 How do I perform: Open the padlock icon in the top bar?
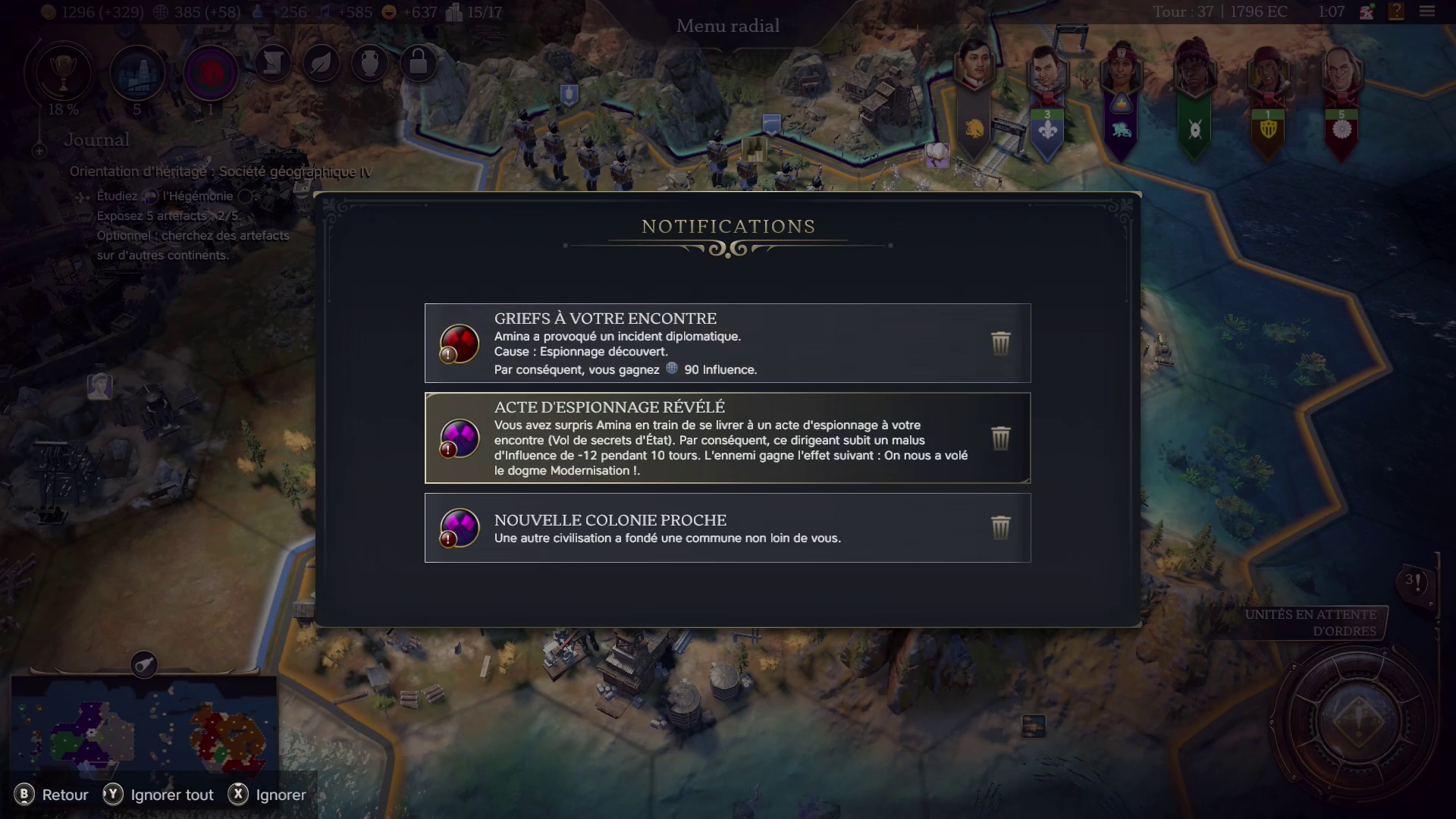point(418,64)
